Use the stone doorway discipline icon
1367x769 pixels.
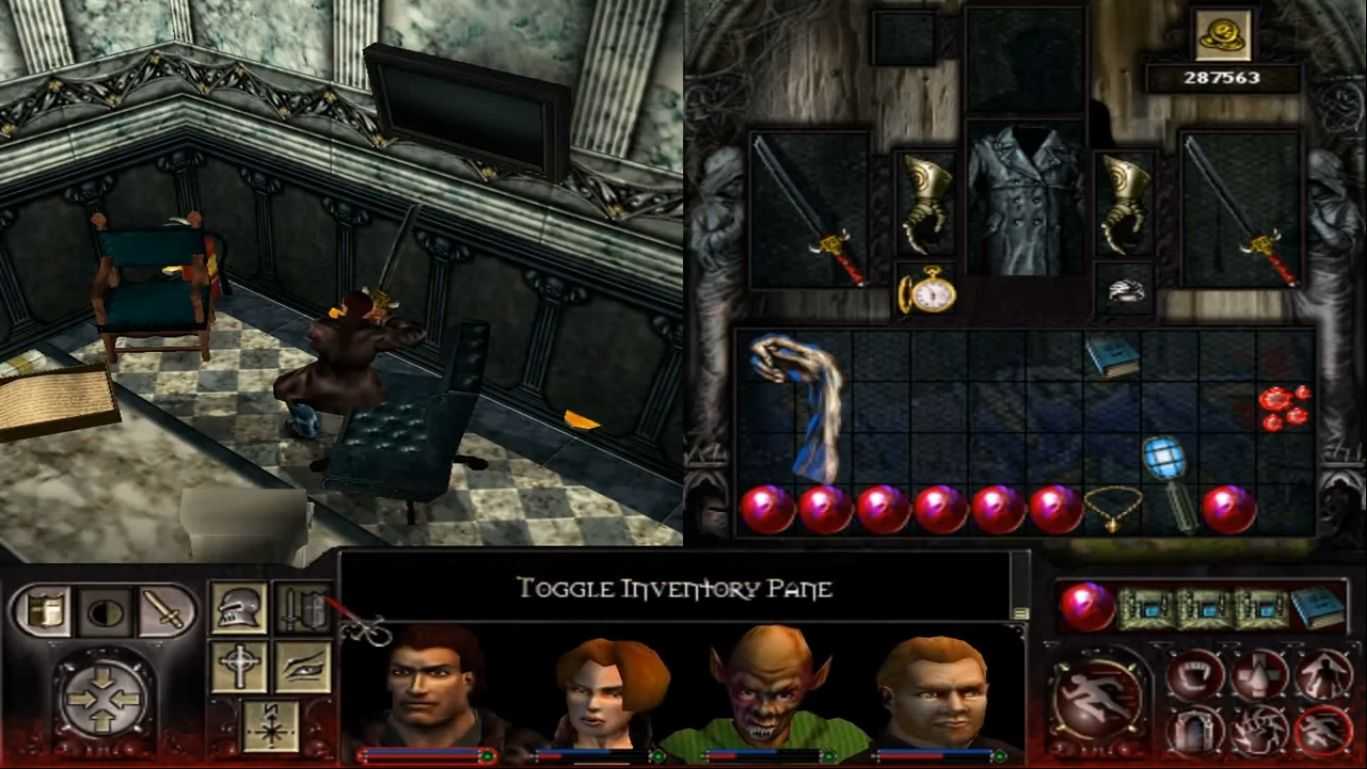point(1195,730)
